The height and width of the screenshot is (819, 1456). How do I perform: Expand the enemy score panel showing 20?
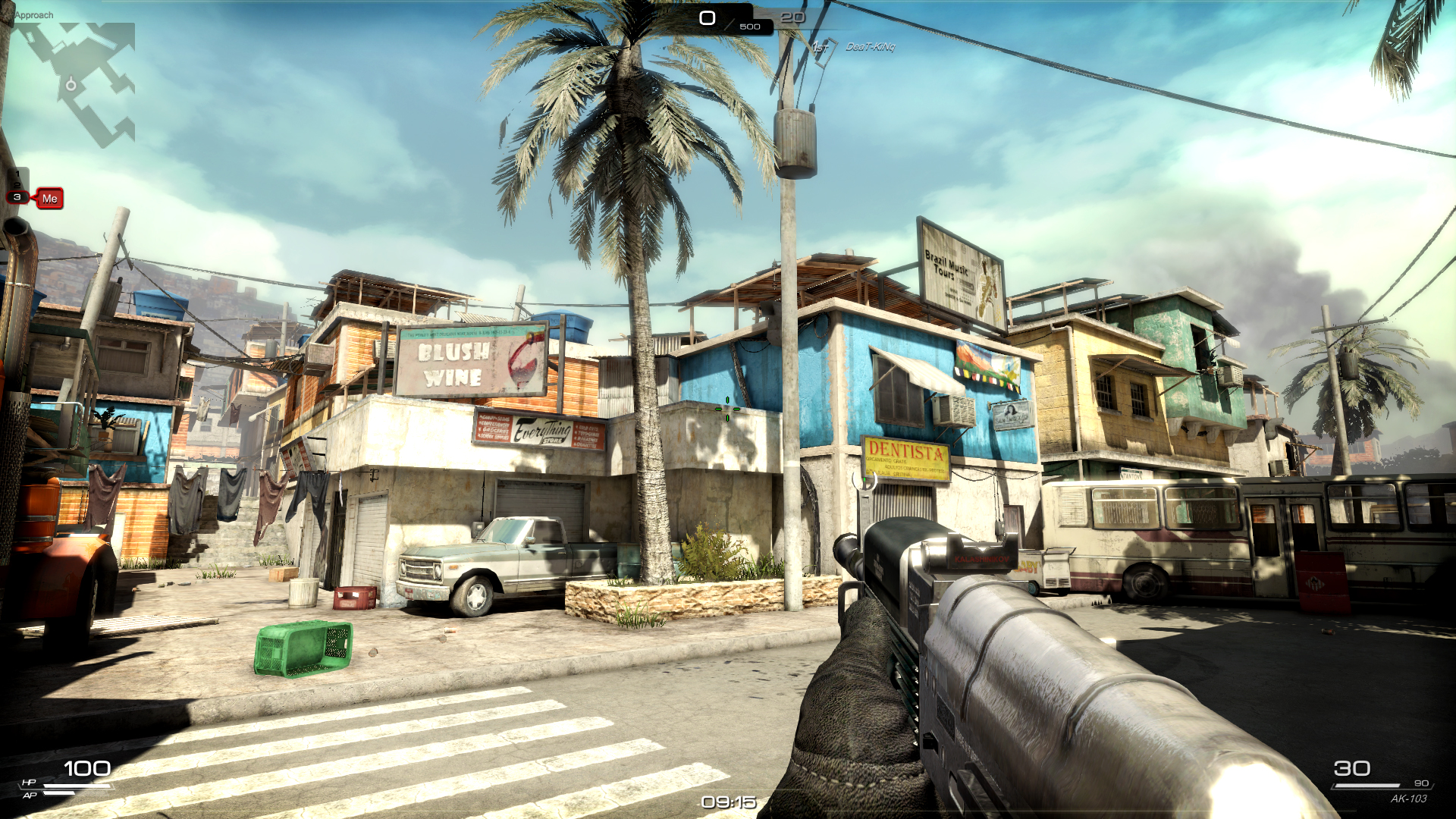pos(793,17)
